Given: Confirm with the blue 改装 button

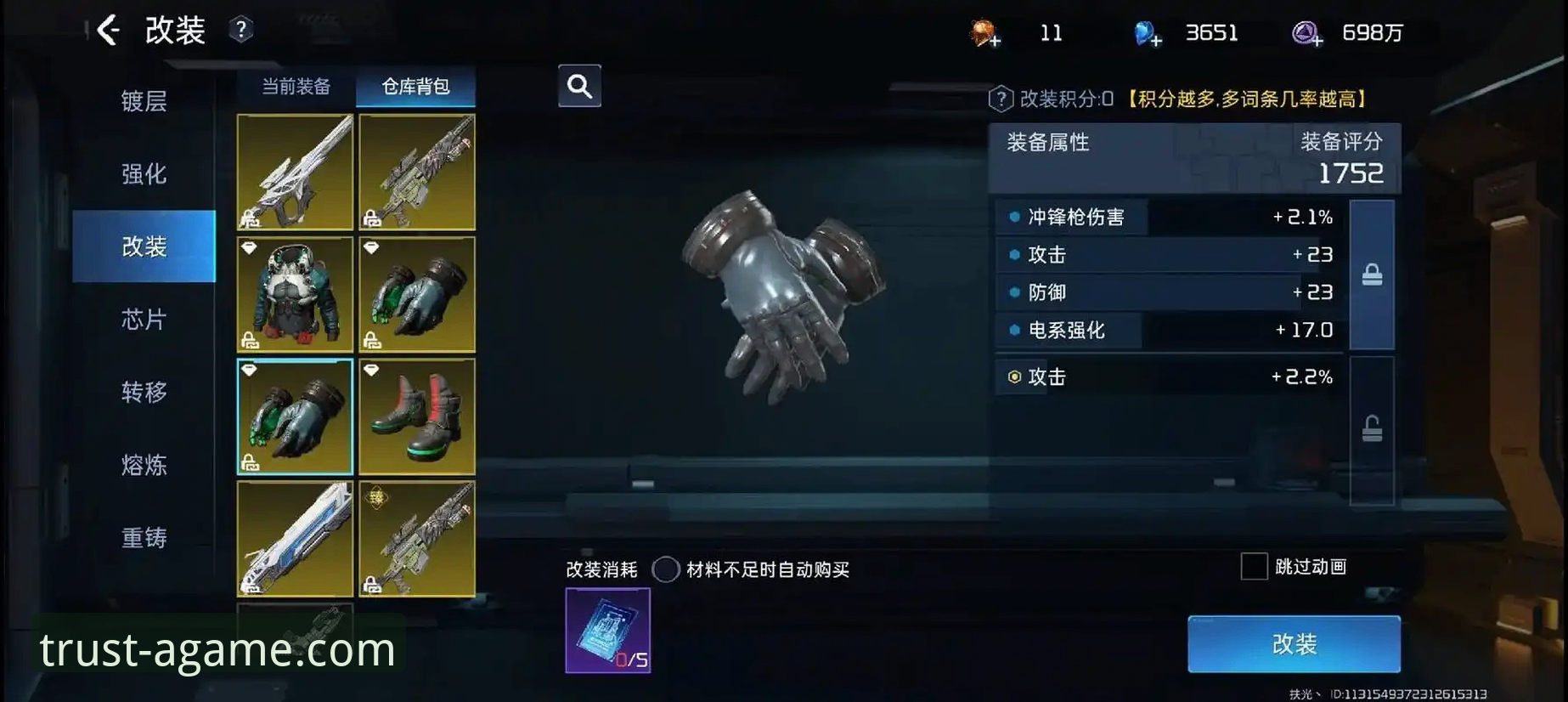Looking at the screenshot, I should coord(1293,644).
